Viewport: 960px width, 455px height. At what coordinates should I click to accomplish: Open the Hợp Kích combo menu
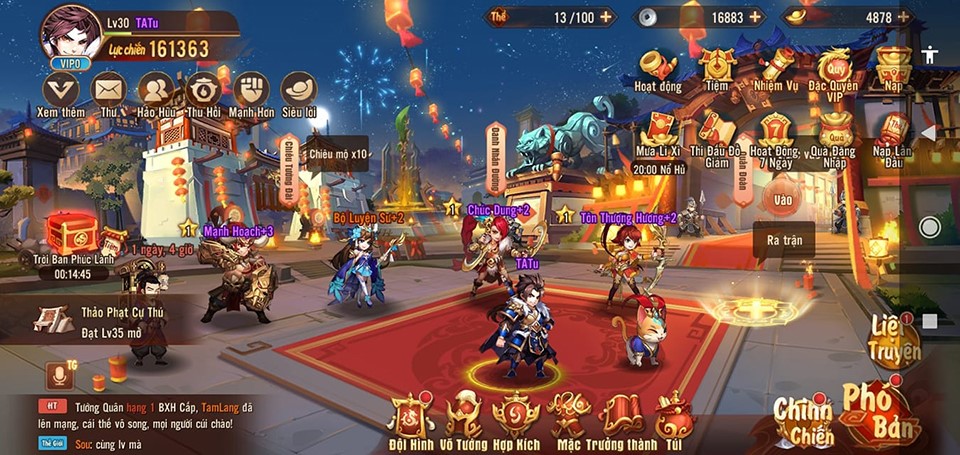coord(516,418)
